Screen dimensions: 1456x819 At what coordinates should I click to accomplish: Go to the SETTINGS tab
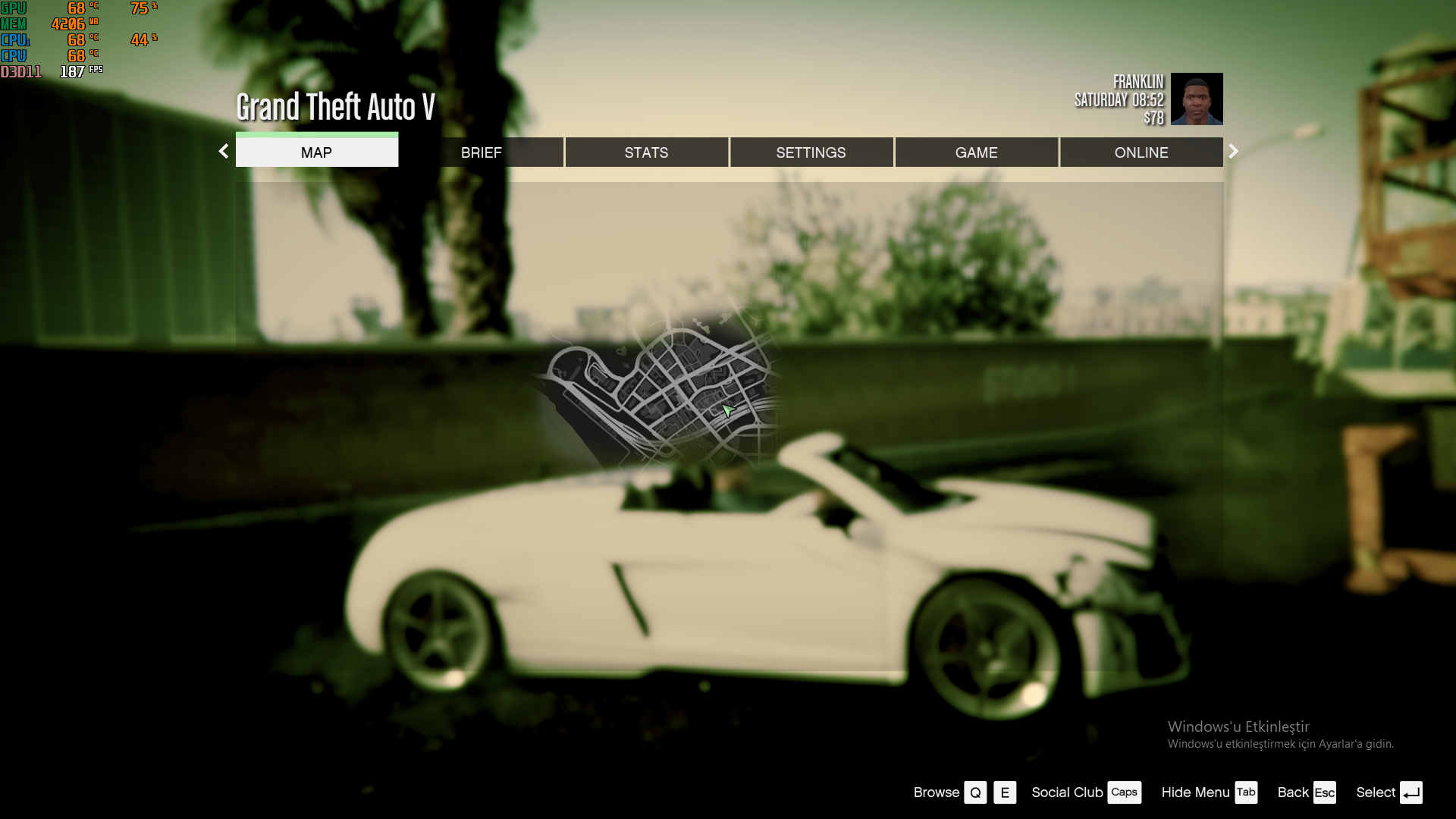pos(811,152)
